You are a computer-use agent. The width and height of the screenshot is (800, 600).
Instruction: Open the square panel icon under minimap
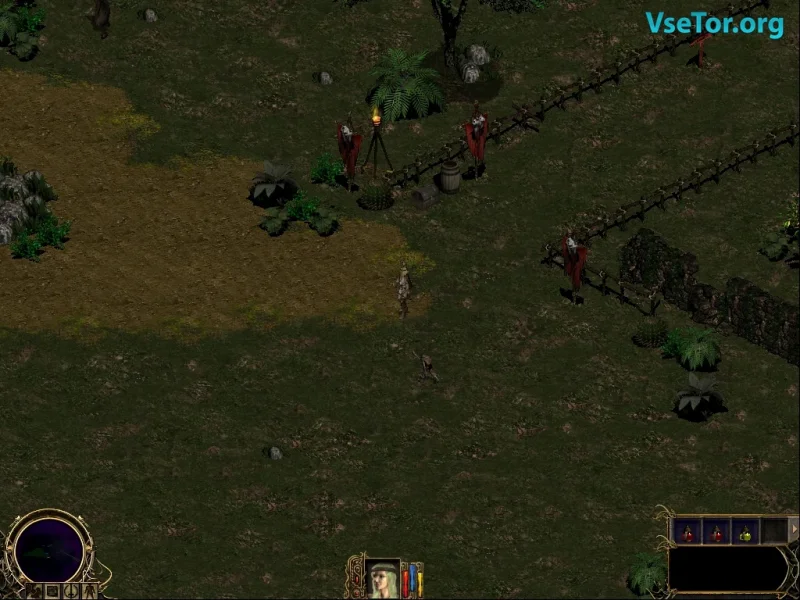click(53, 591)
